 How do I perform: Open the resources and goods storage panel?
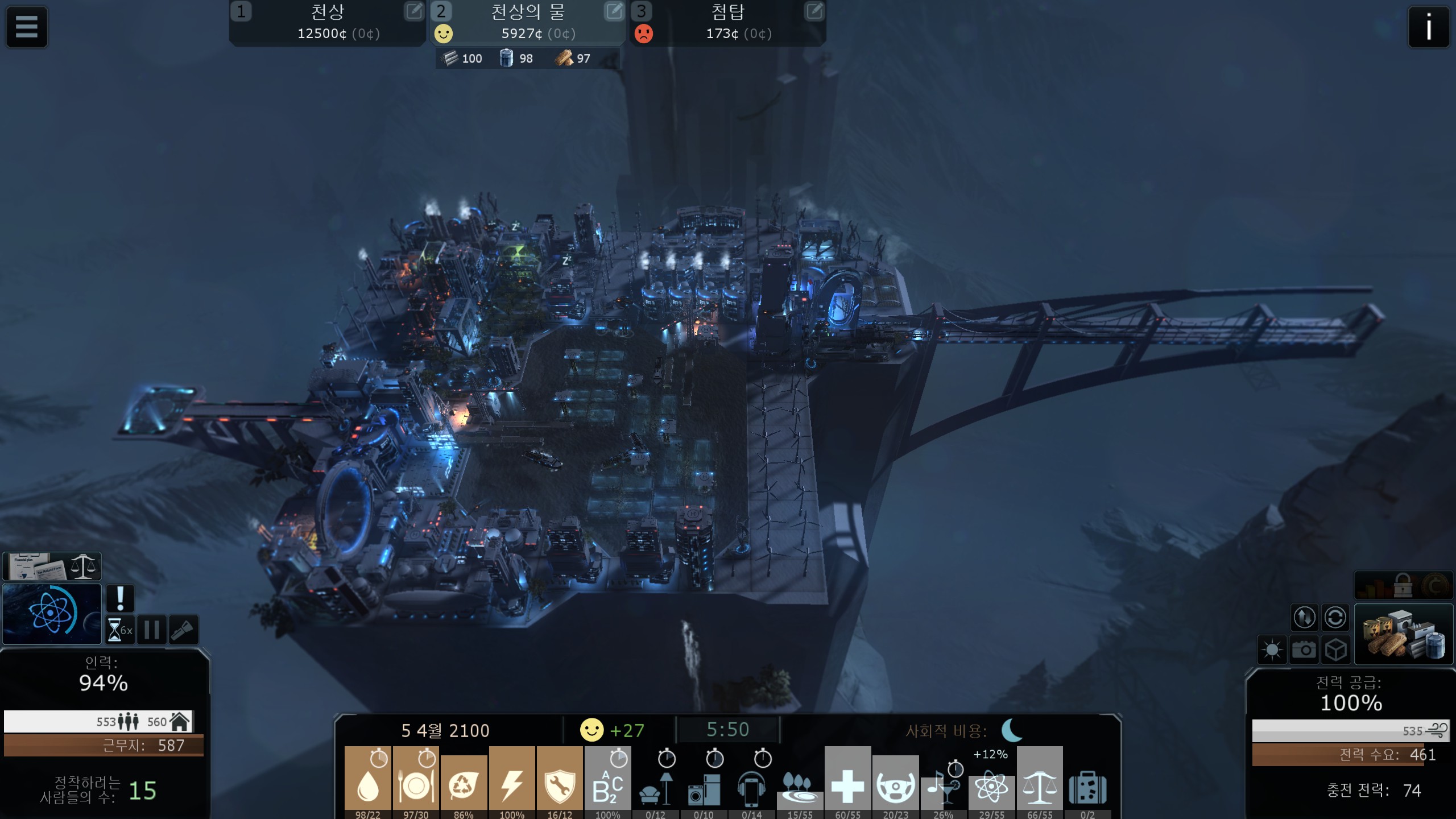click(x=1404, y=634)
